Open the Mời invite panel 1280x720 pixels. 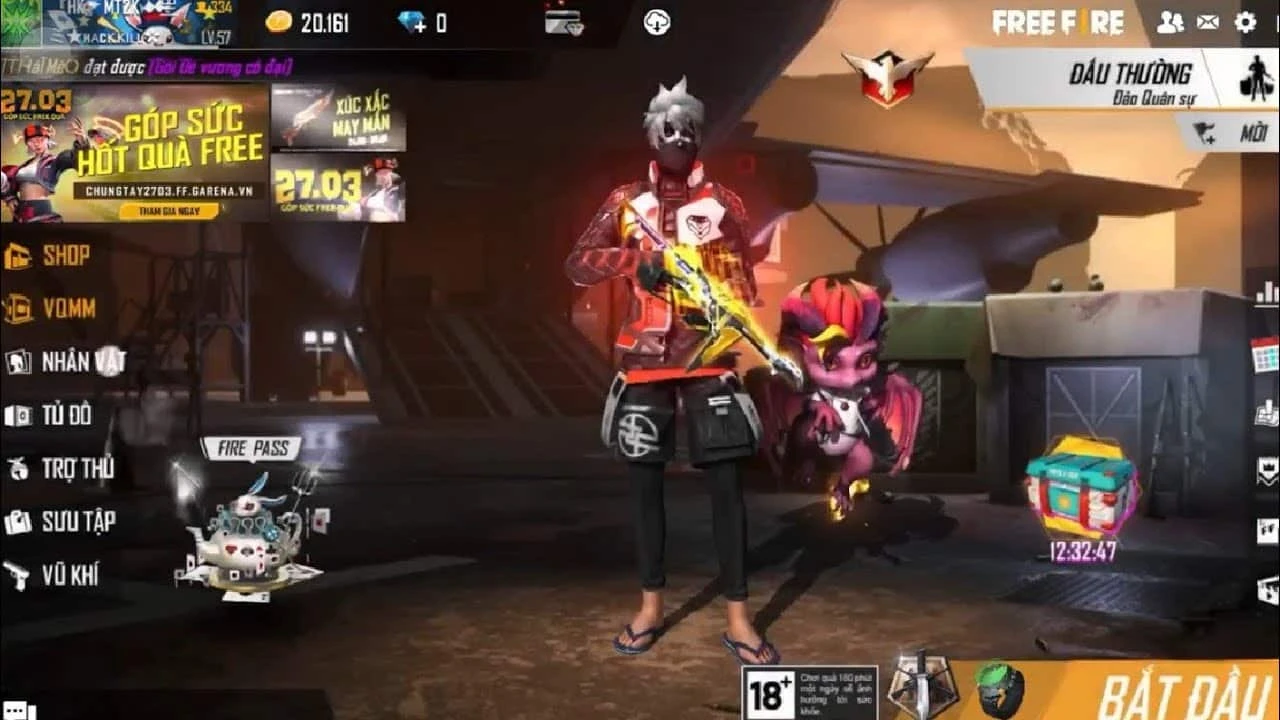(1225, 134)
